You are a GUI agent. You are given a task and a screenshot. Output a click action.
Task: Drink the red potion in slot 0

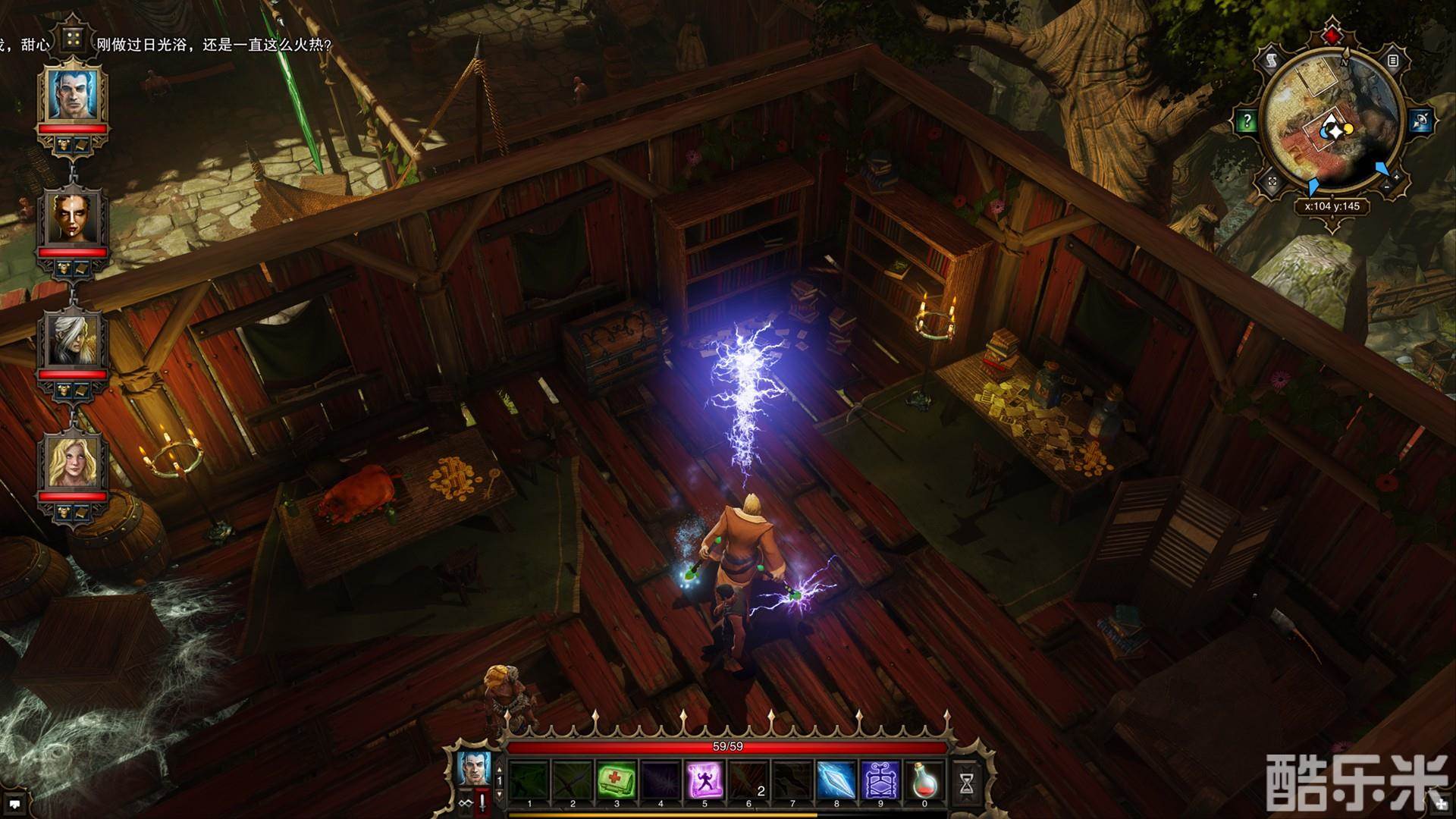pyautogui.click(x=924, y=779)
